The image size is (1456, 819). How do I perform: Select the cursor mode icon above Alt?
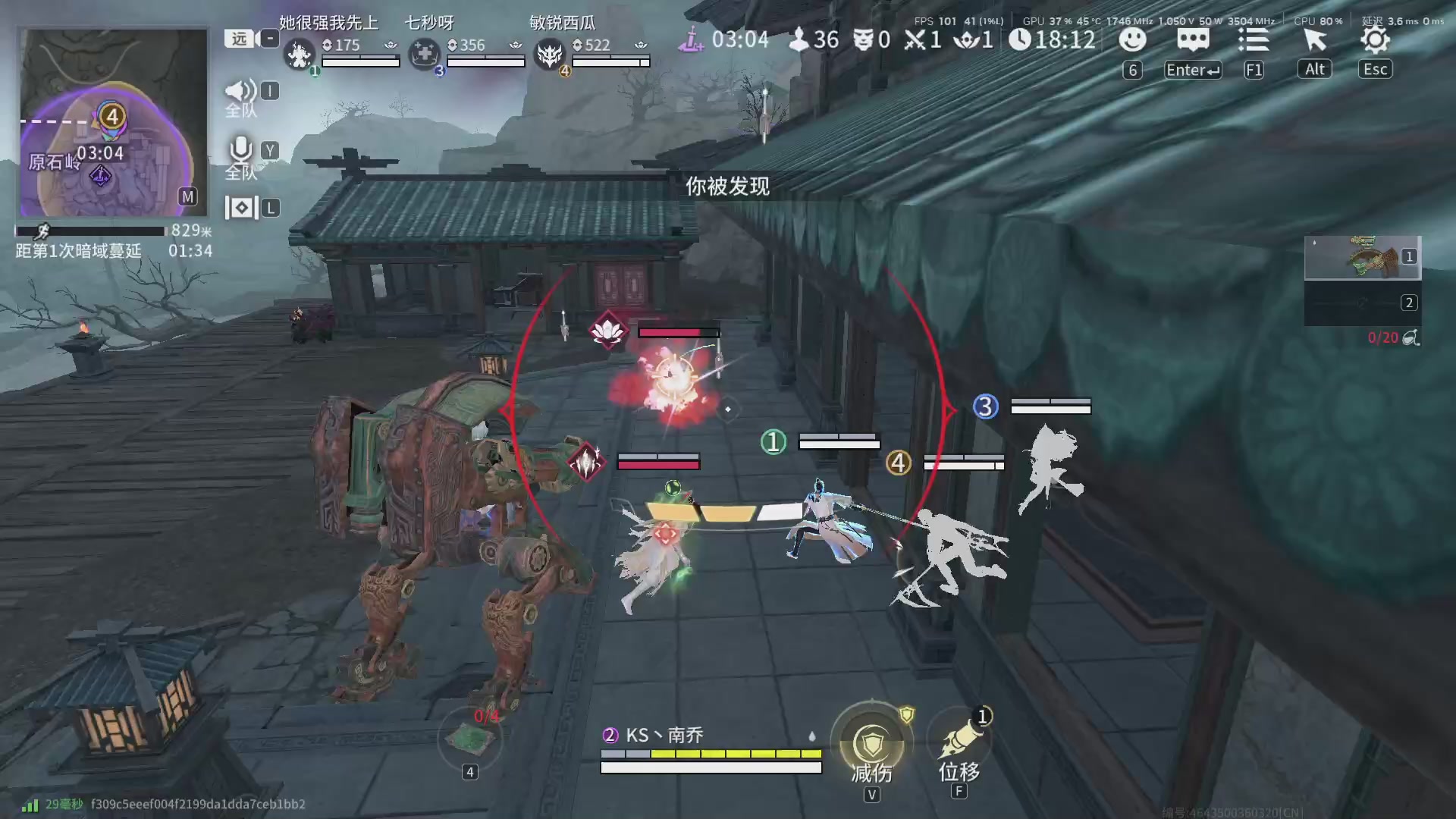1314,40
